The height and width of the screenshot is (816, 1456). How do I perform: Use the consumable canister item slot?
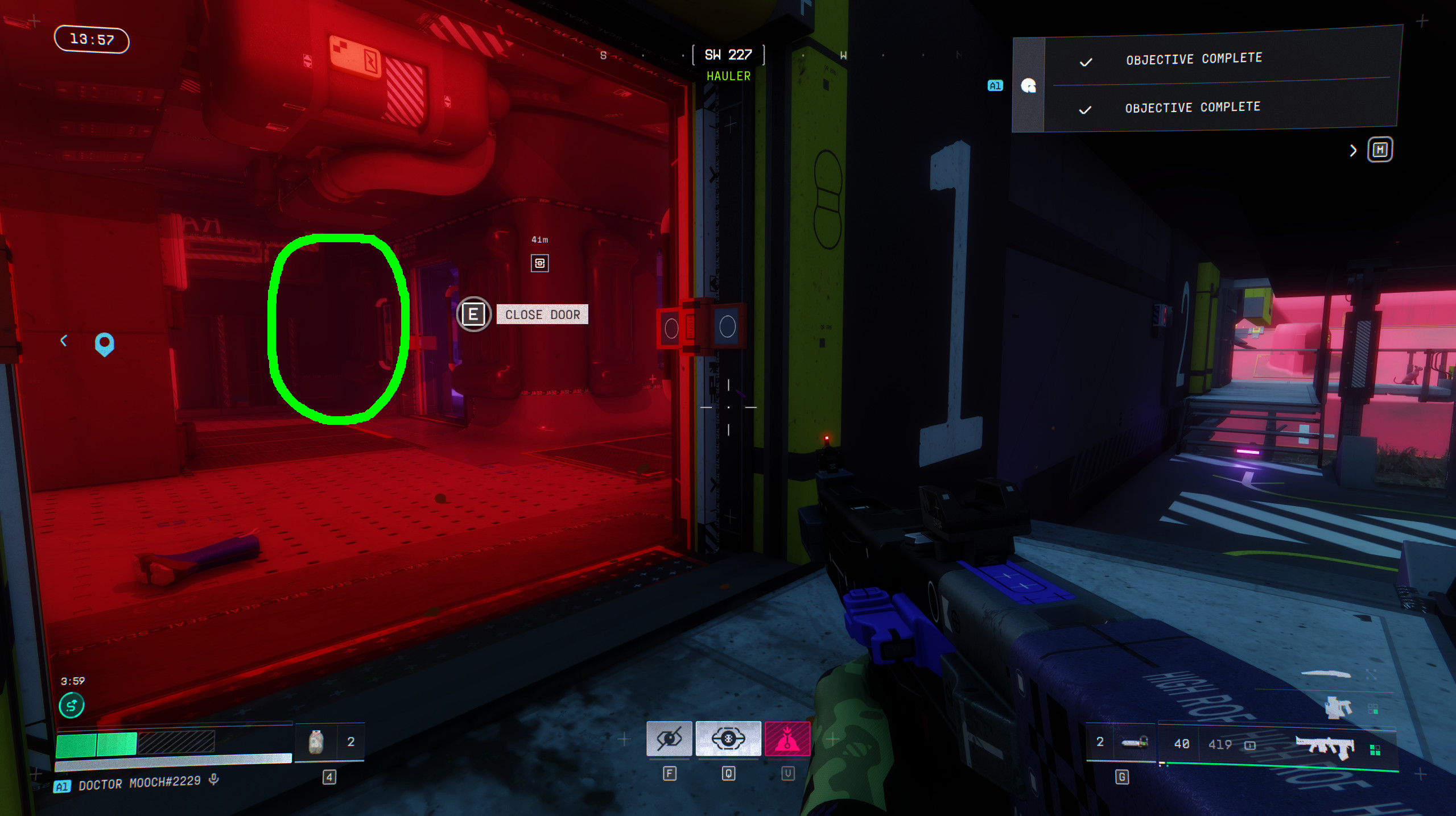coord(316,742)
